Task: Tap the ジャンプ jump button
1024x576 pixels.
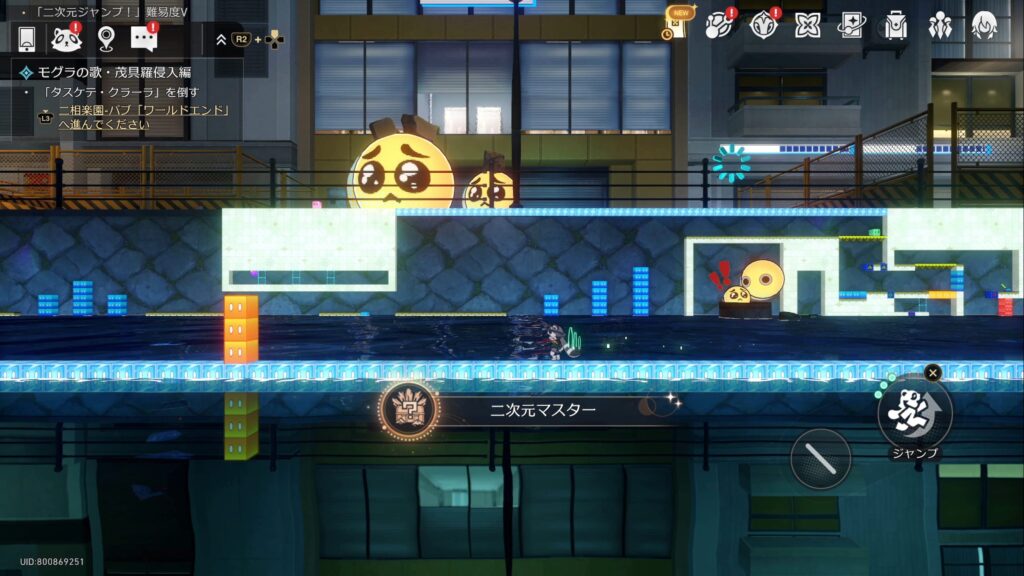Action: (914, 412)
